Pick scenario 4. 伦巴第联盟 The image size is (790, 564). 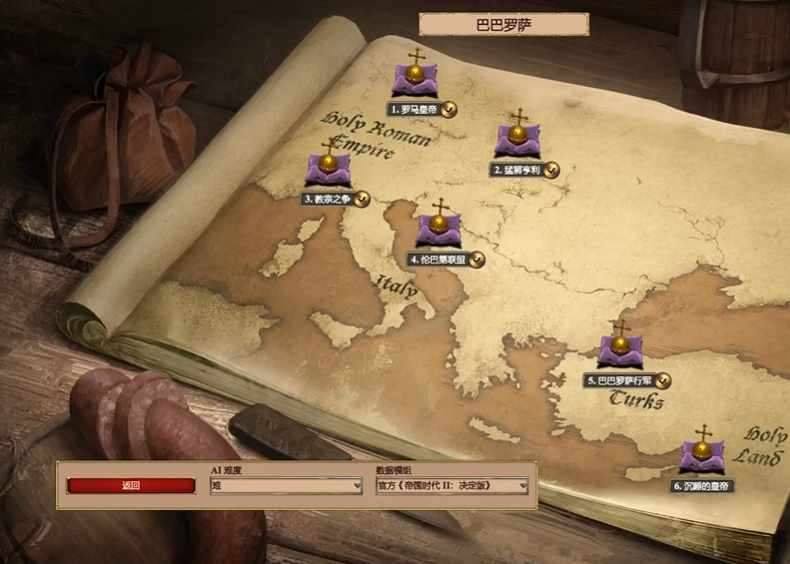(440, 230)
